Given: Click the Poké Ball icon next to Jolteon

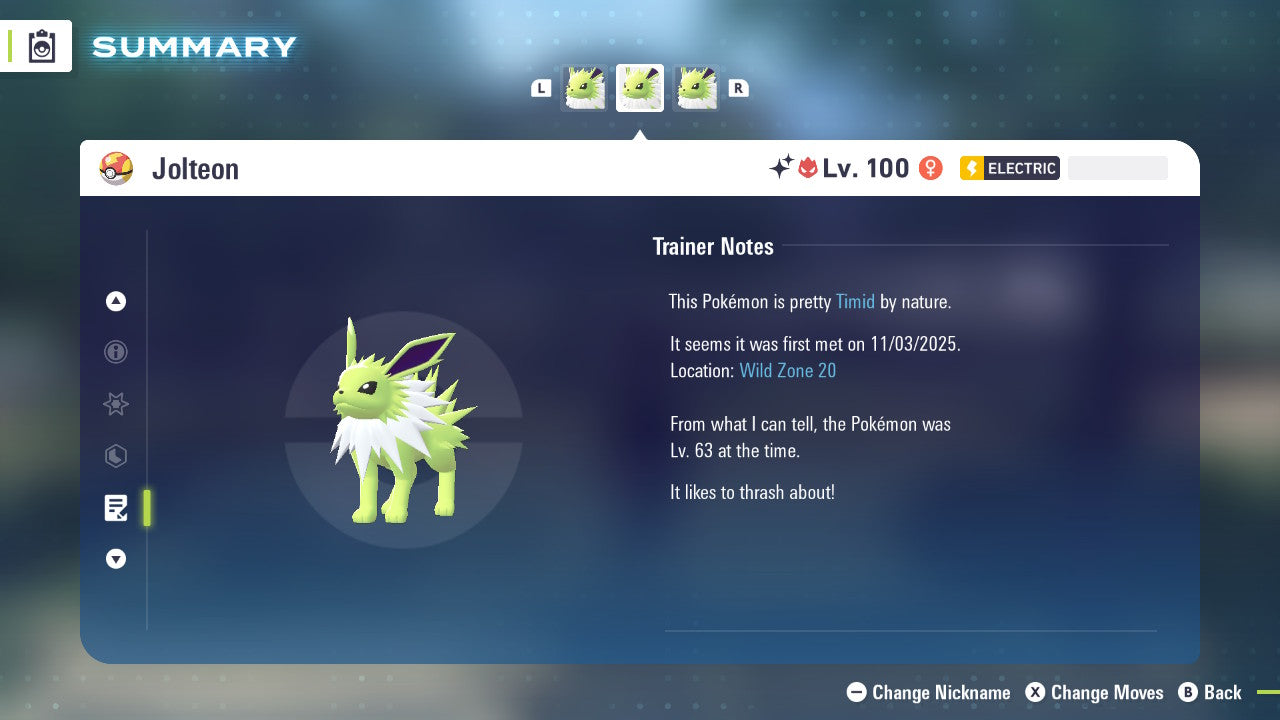Looking at the screenshot, I should 116,168.
